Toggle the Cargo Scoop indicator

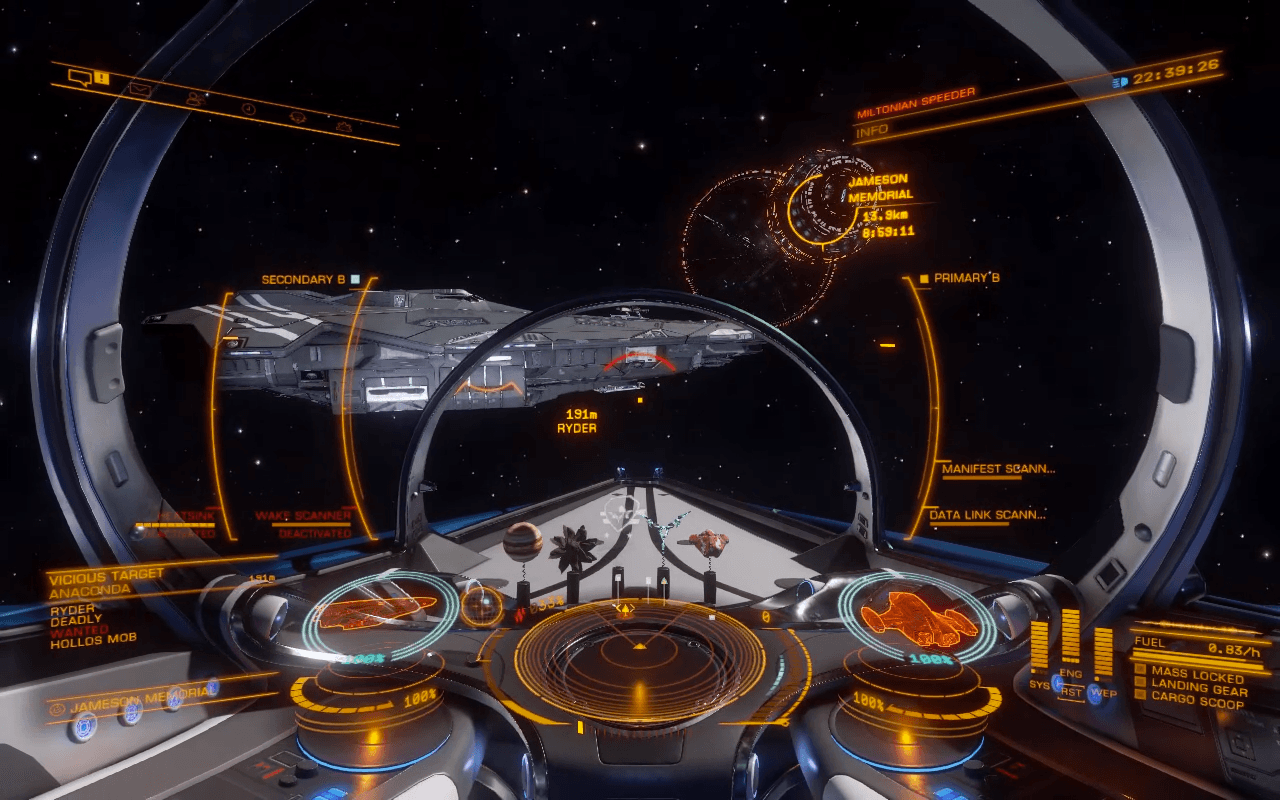pos(1197,703)
